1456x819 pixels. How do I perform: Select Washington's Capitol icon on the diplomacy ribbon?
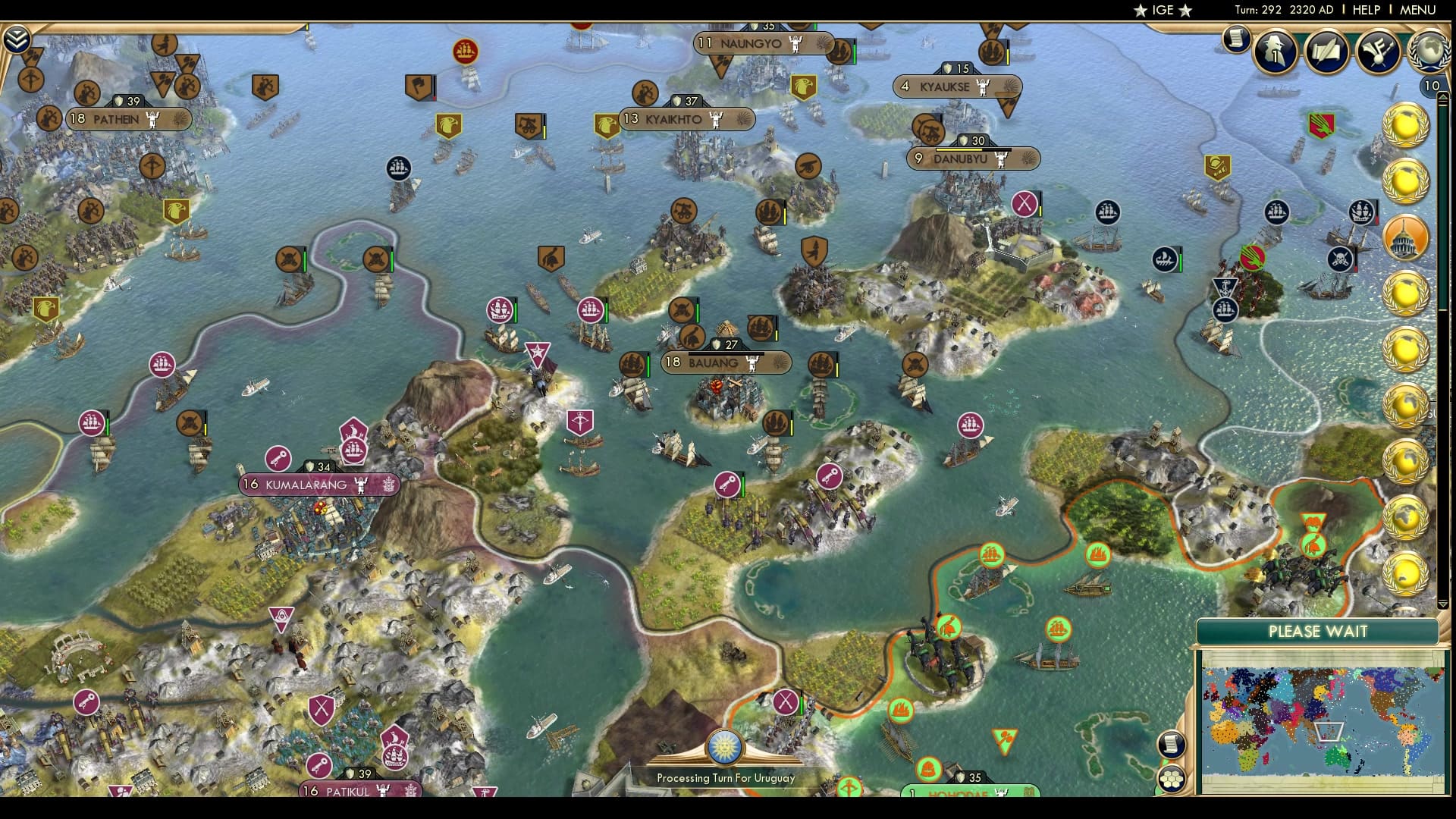[1405, 237]
